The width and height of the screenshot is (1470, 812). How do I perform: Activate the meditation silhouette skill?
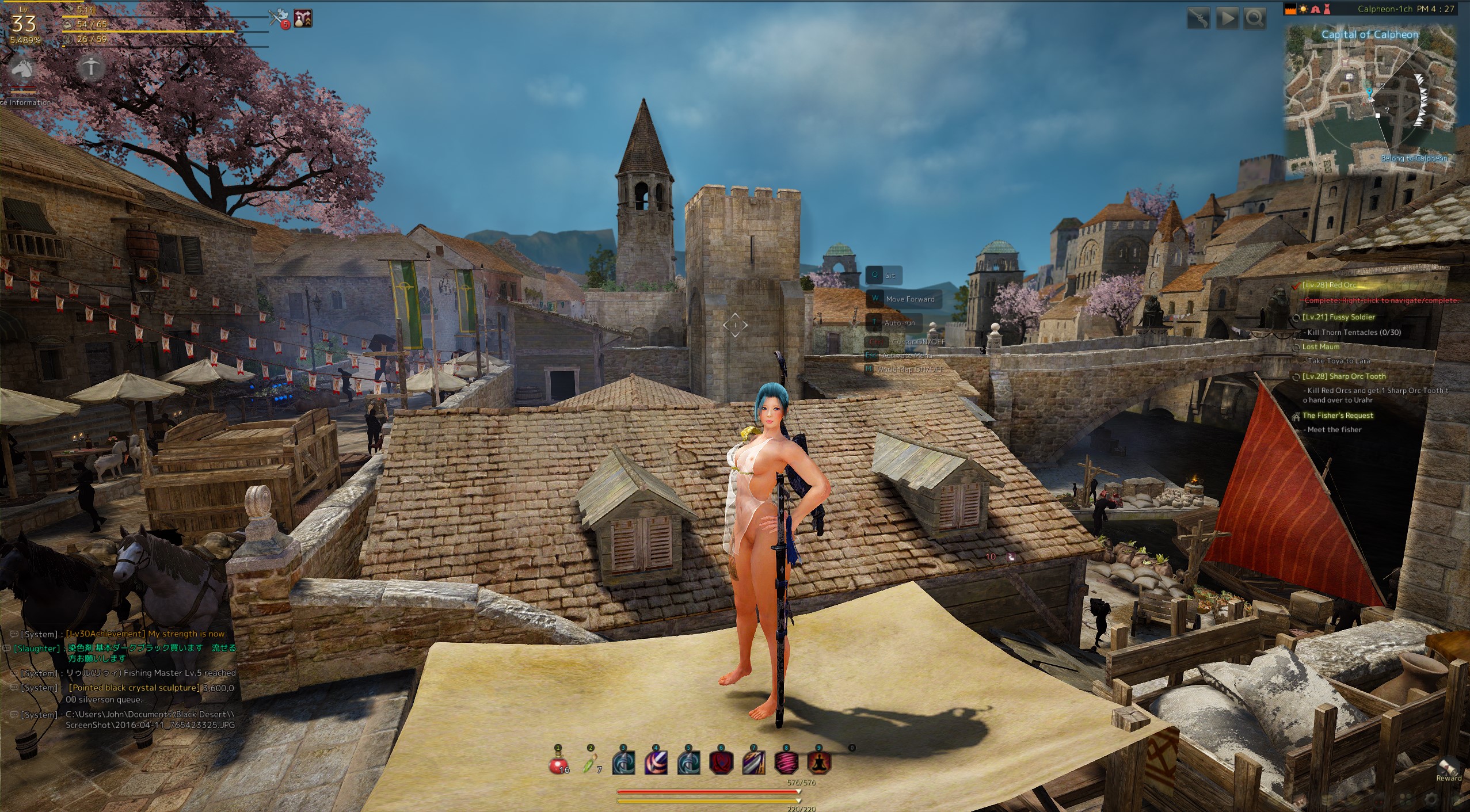click(819, 764)
